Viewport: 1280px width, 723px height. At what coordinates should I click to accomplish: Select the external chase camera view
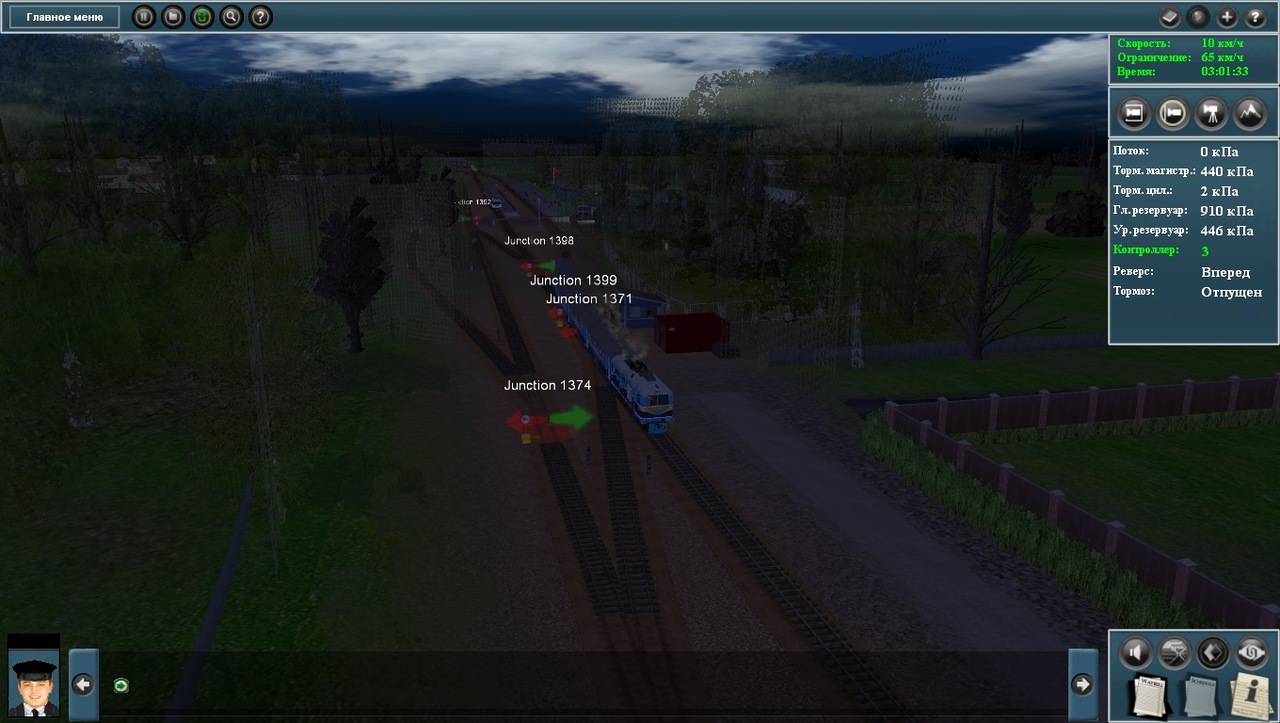1172,113
